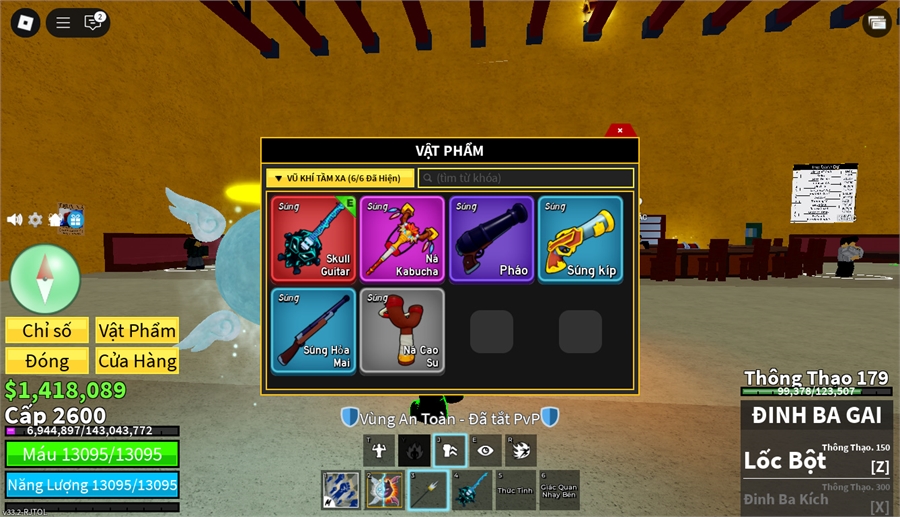Open the Vũ Khí Tầm Xa category dropdown
The width and height of the screenshot is (900, 517).
point(340,178)
